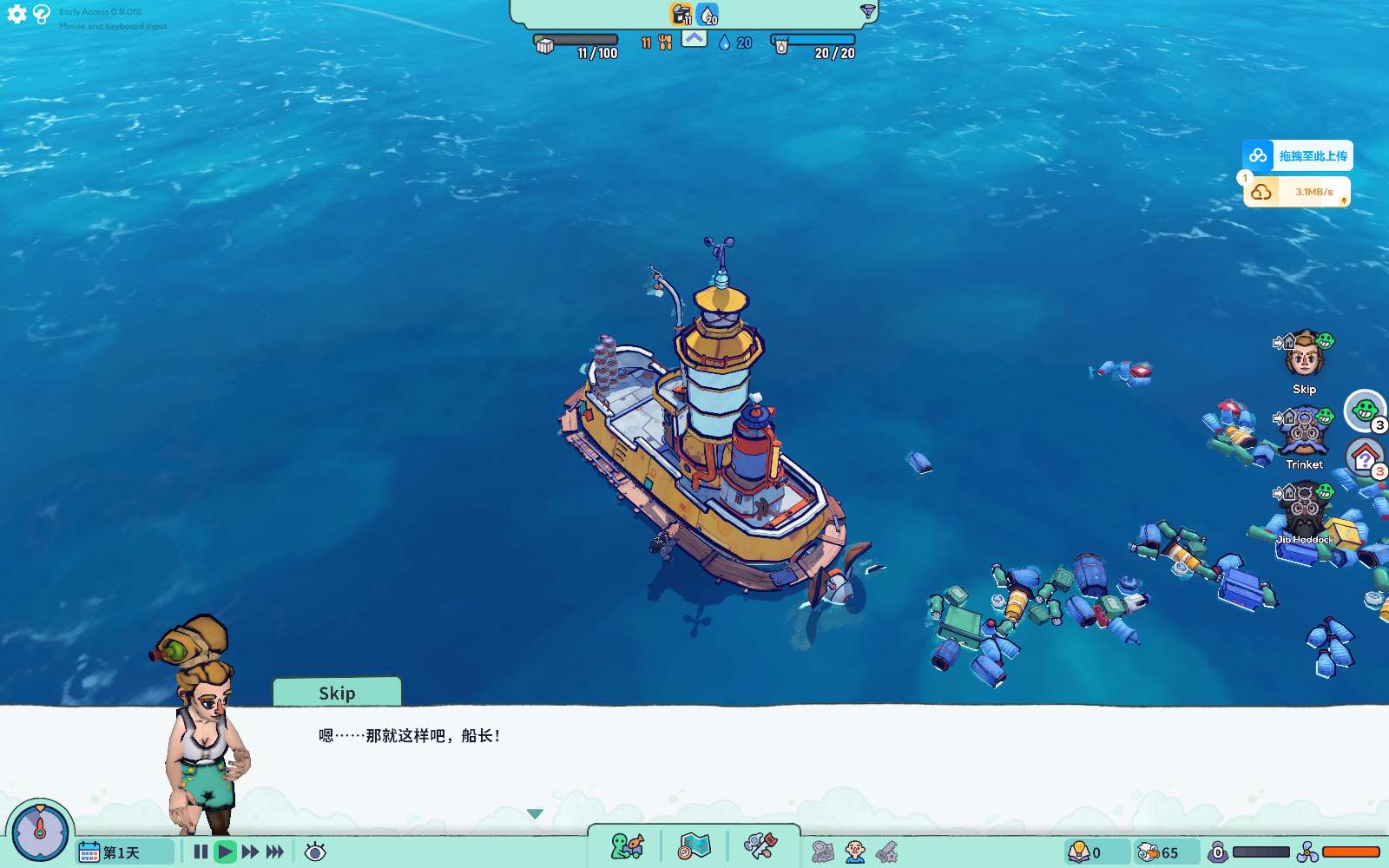Set game speed to normal play

coord(225,852)
